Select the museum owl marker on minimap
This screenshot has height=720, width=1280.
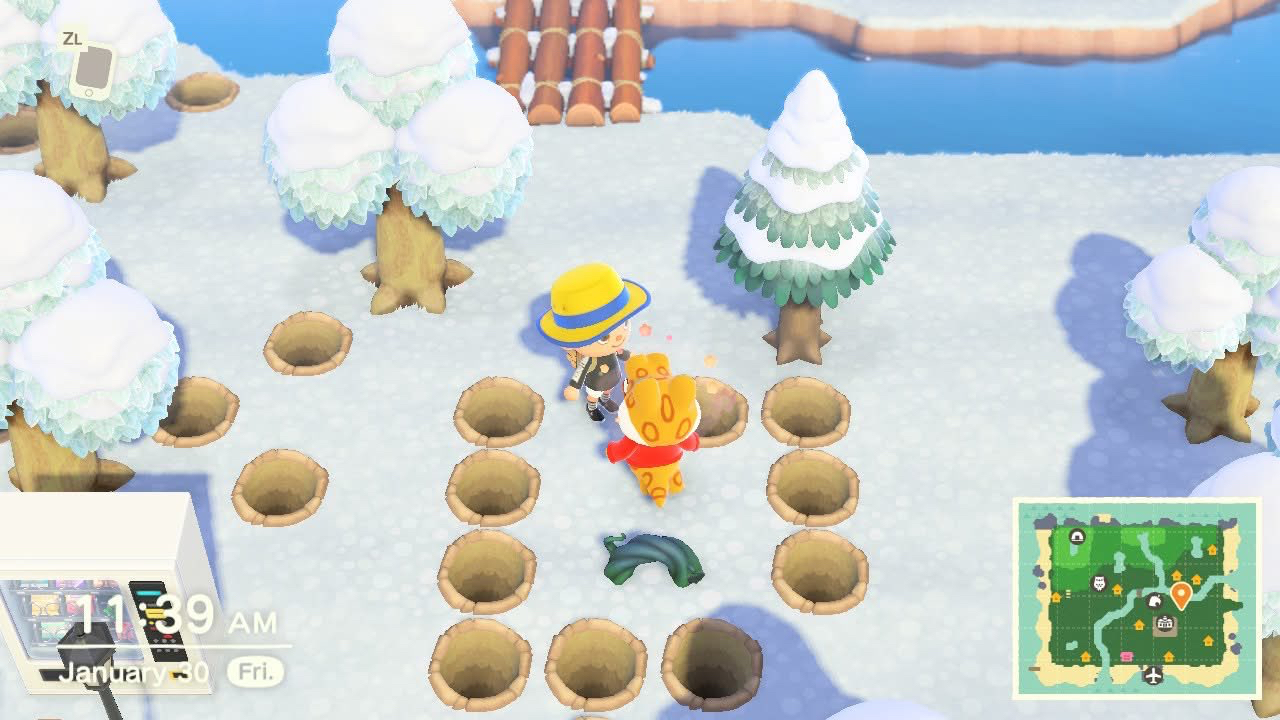click(1099, 583)
